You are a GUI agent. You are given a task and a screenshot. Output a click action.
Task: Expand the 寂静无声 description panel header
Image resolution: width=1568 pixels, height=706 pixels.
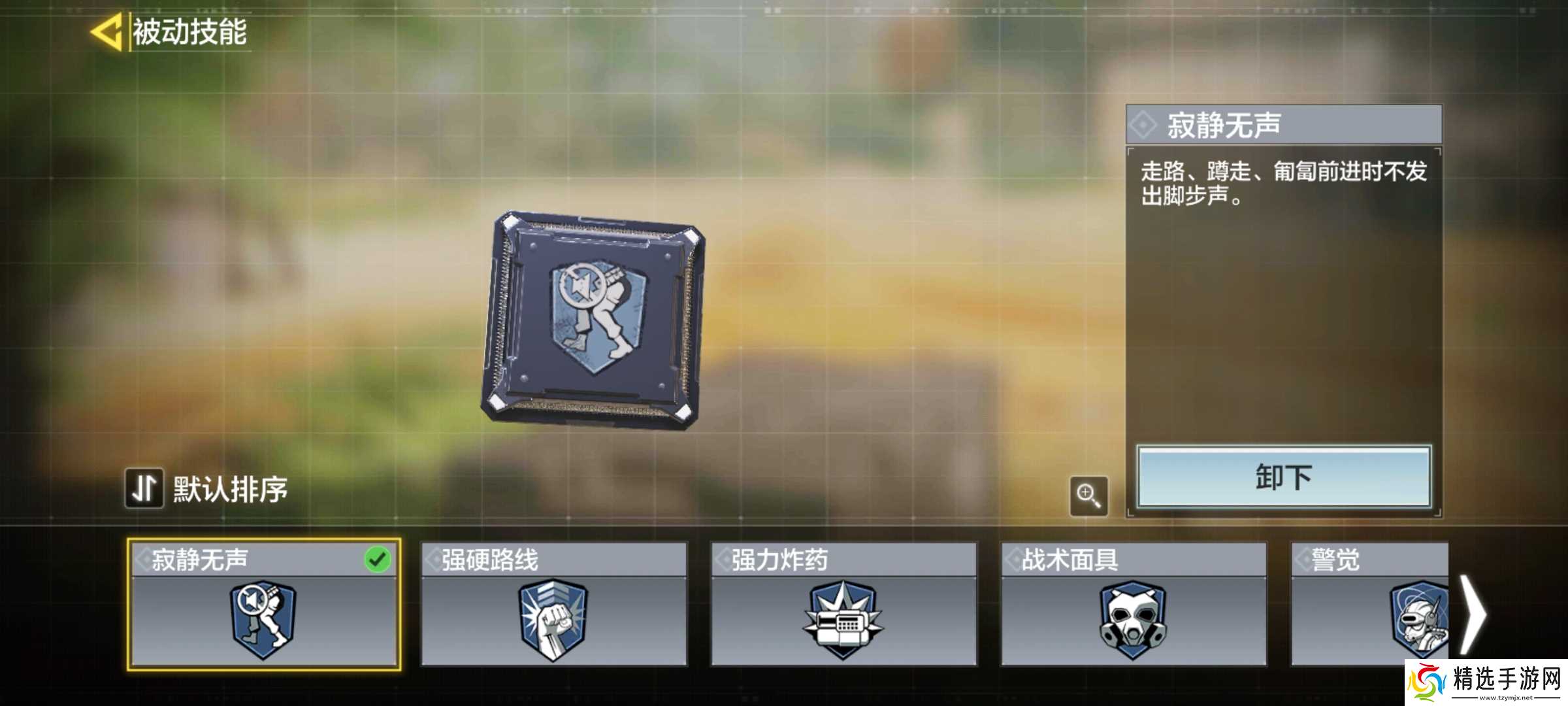coord(1281,124)
